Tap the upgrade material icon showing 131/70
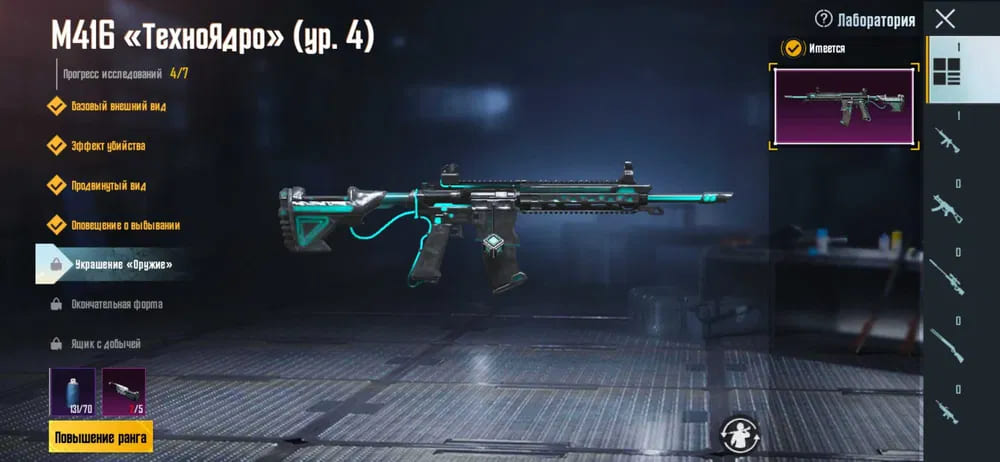 tap(72, 391)
